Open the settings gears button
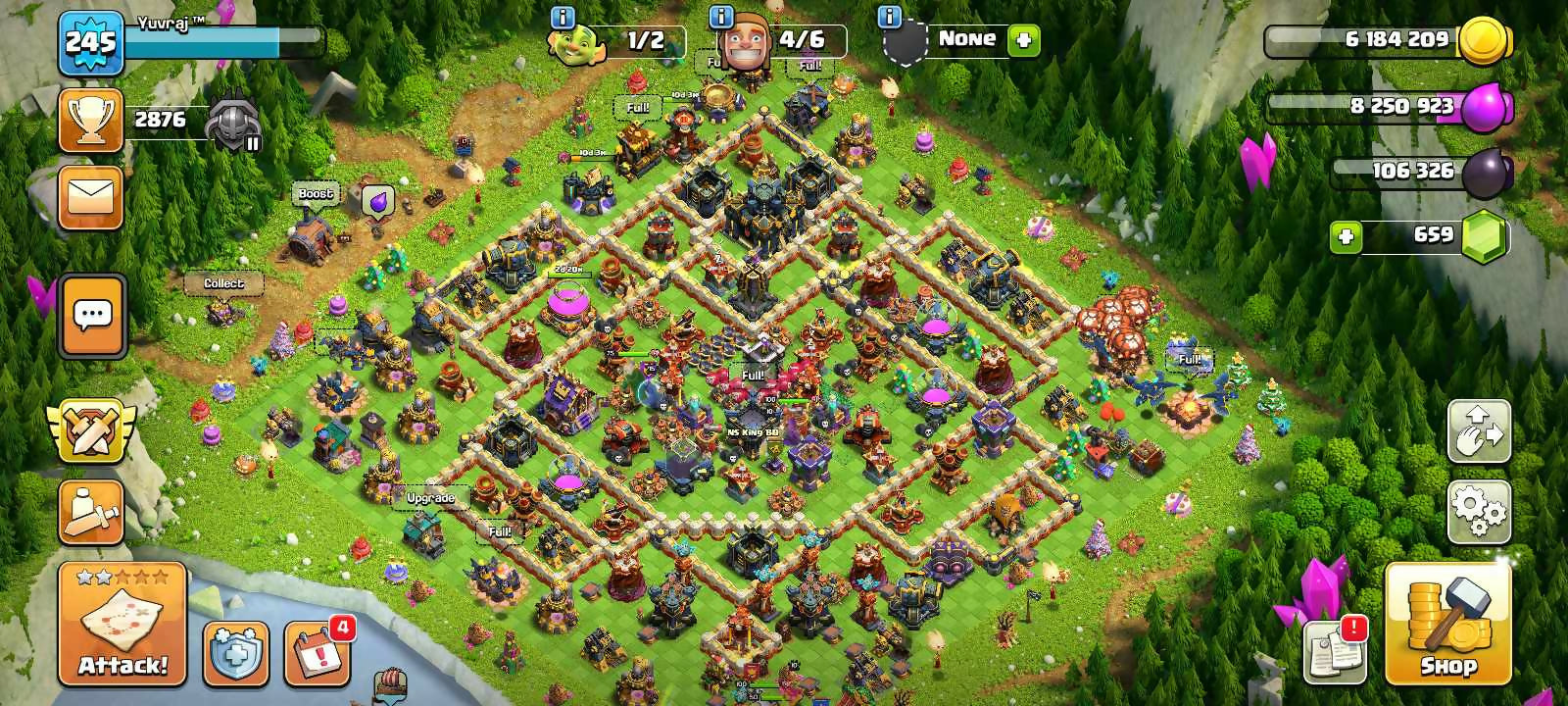Viewport: 1568px width, 706px height. pyautogui.click(x=1479, y=511)
